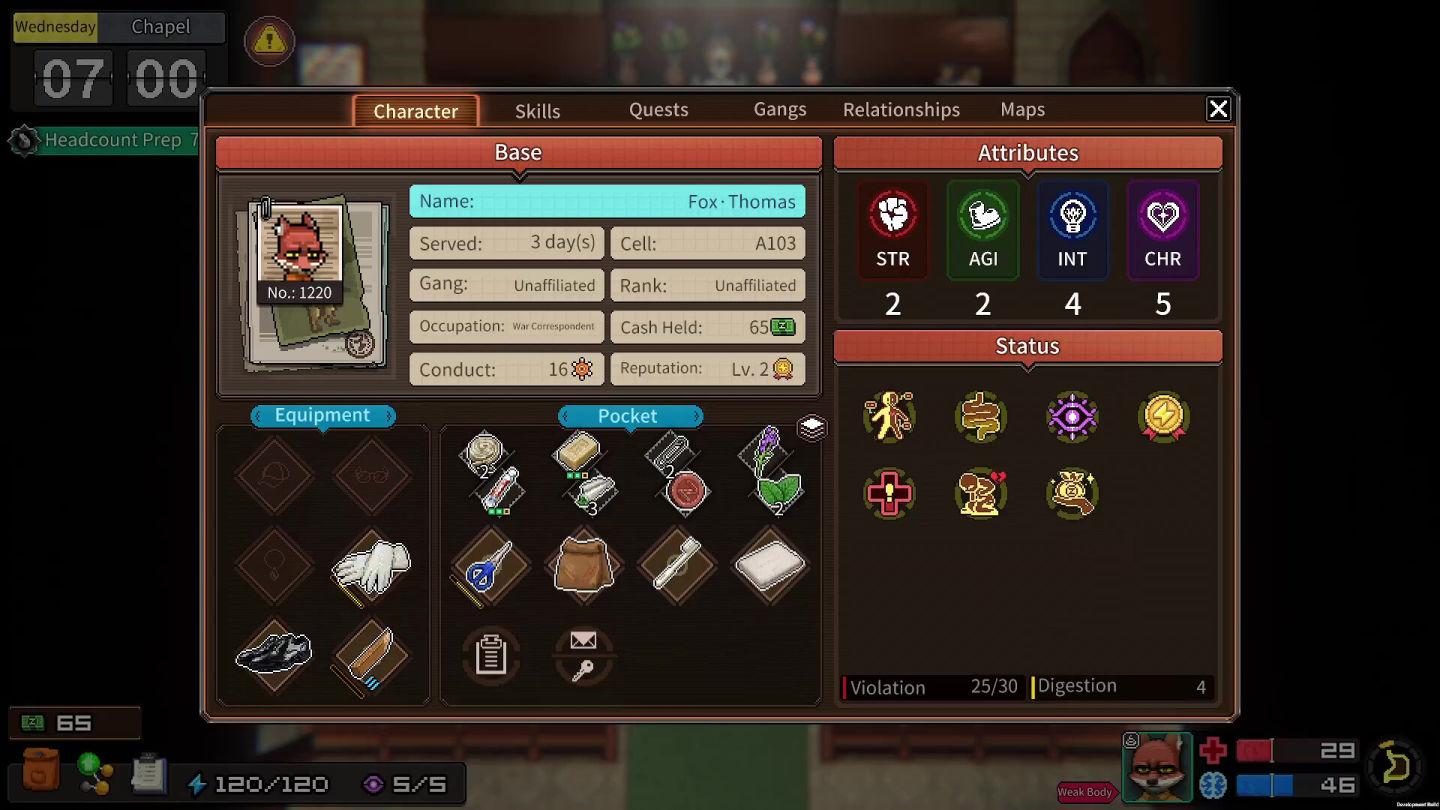Open the backpack icon in bottom bar

click(41, 770)
